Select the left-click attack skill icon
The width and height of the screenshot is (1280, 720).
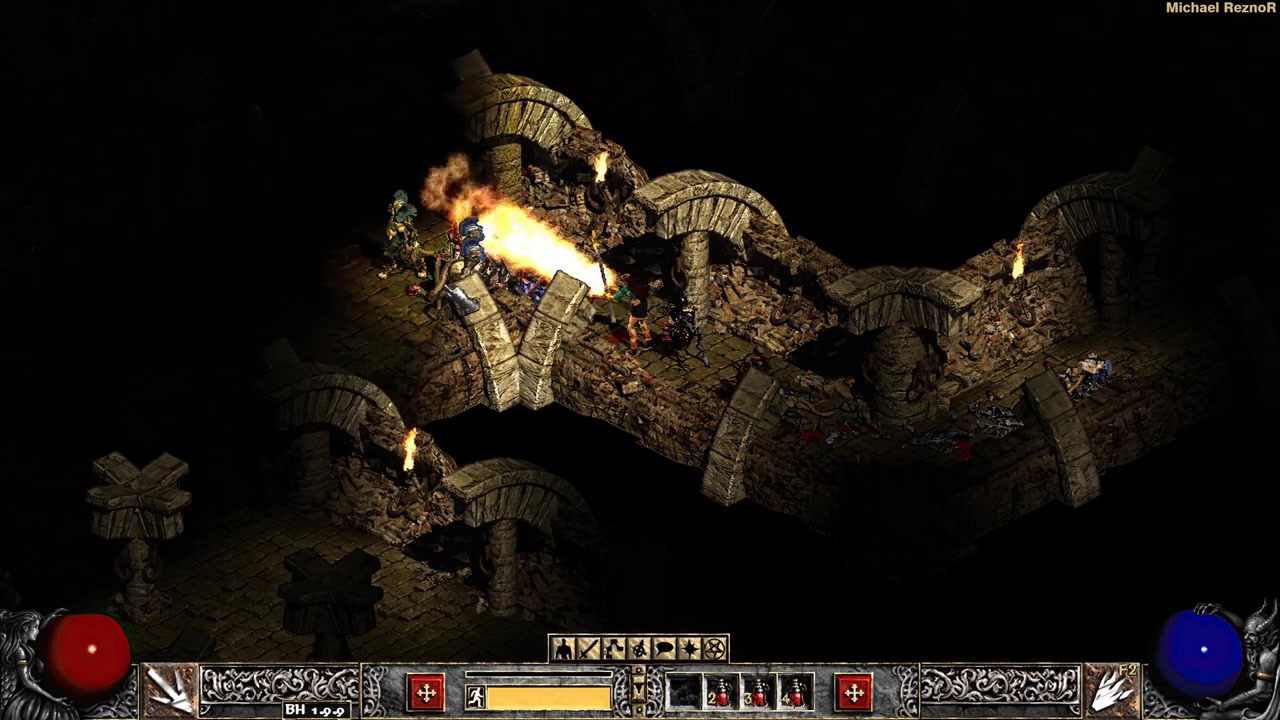coord(169,689)
